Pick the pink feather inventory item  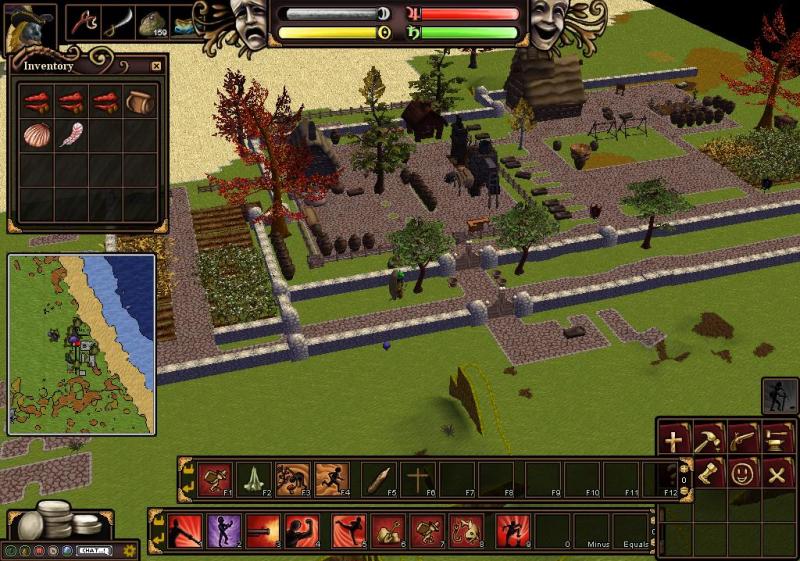point(71,134)
